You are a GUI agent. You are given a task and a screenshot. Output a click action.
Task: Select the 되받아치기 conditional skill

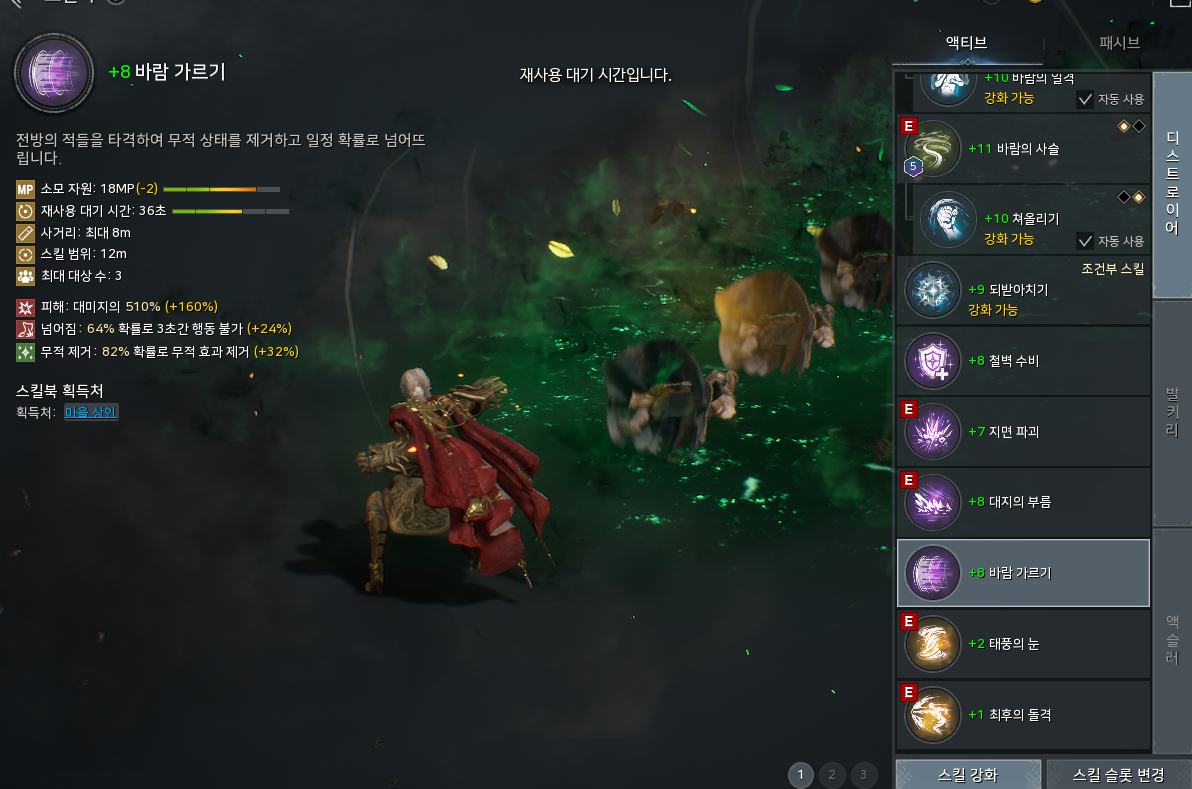[1023, 290]
